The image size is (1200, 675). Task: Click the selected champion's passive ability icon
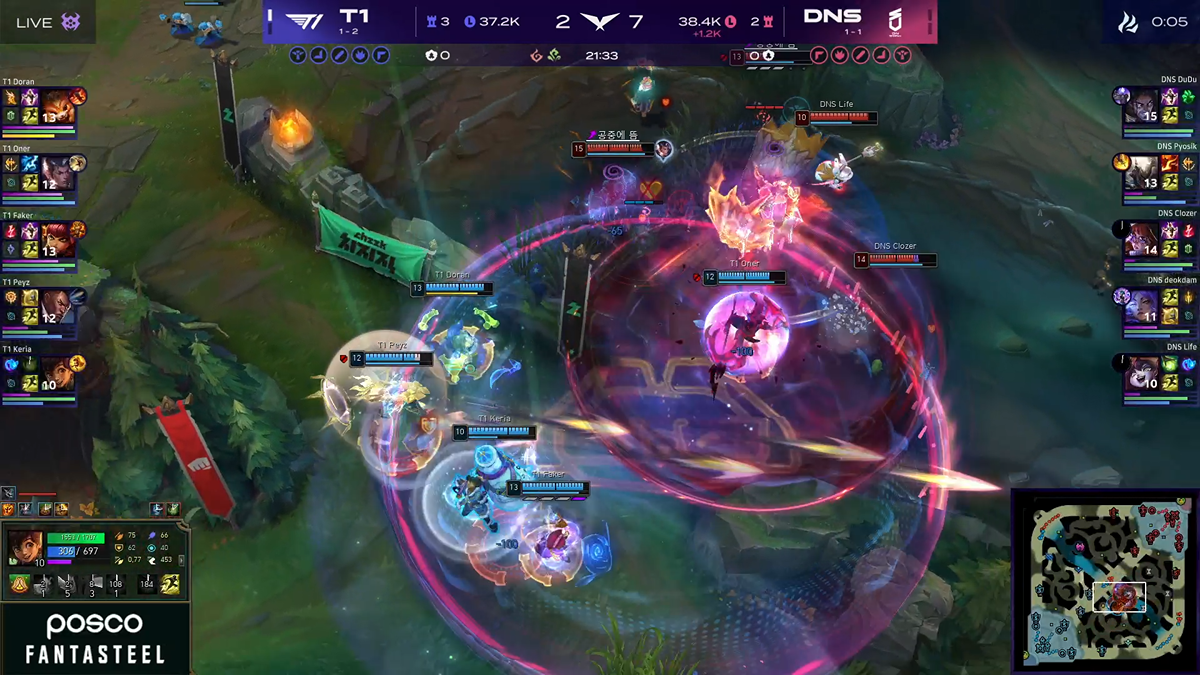point(19,585)
